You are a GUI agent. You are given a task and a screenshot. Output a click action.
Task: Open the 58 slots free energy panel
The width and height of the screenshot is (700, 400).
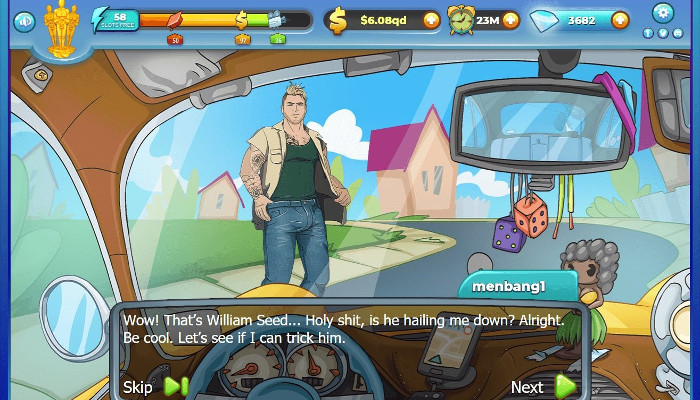click(114, 19)
